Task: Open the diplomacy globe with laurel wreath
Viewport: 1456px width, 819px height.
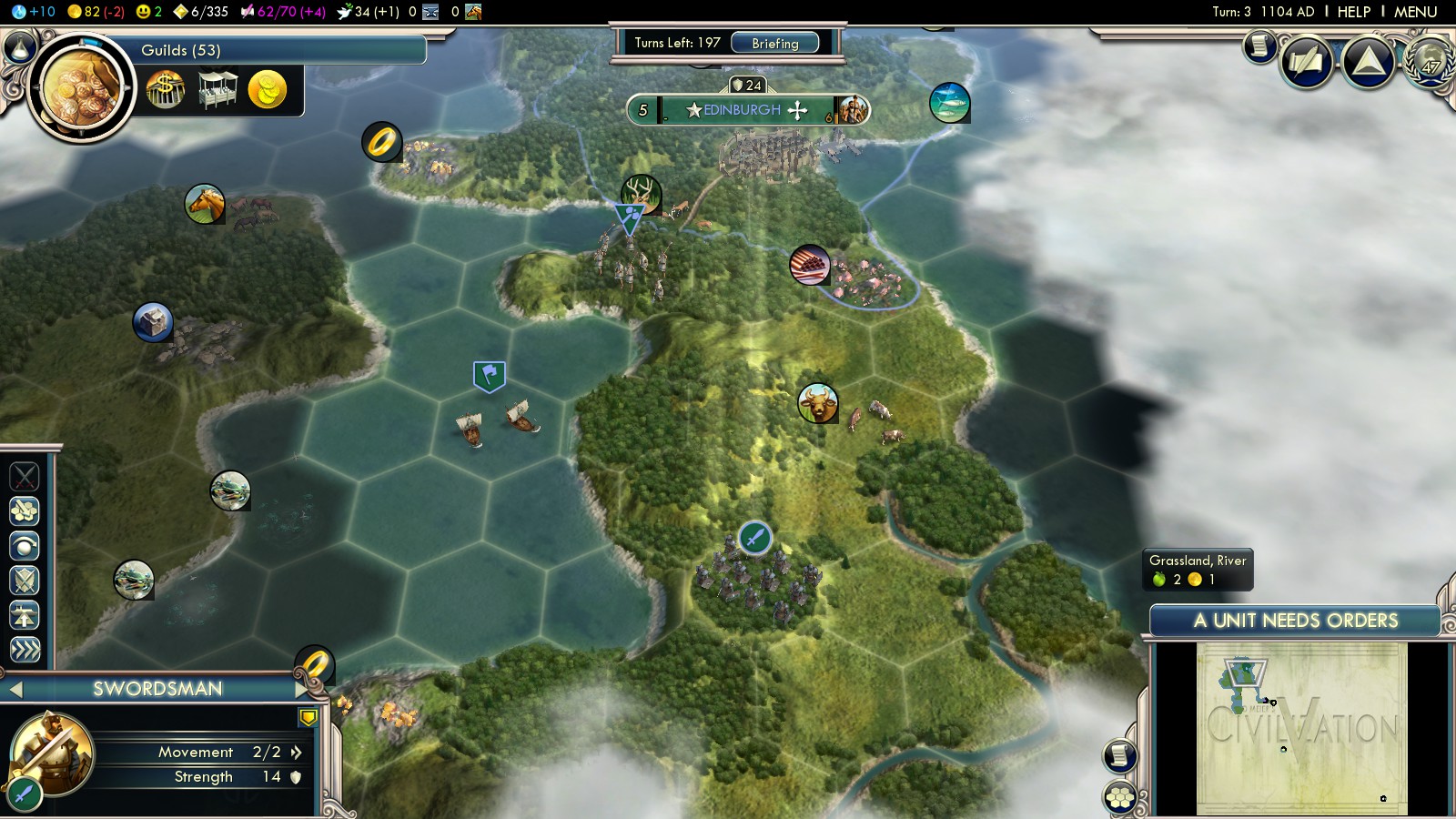Action: point(1430,62)
